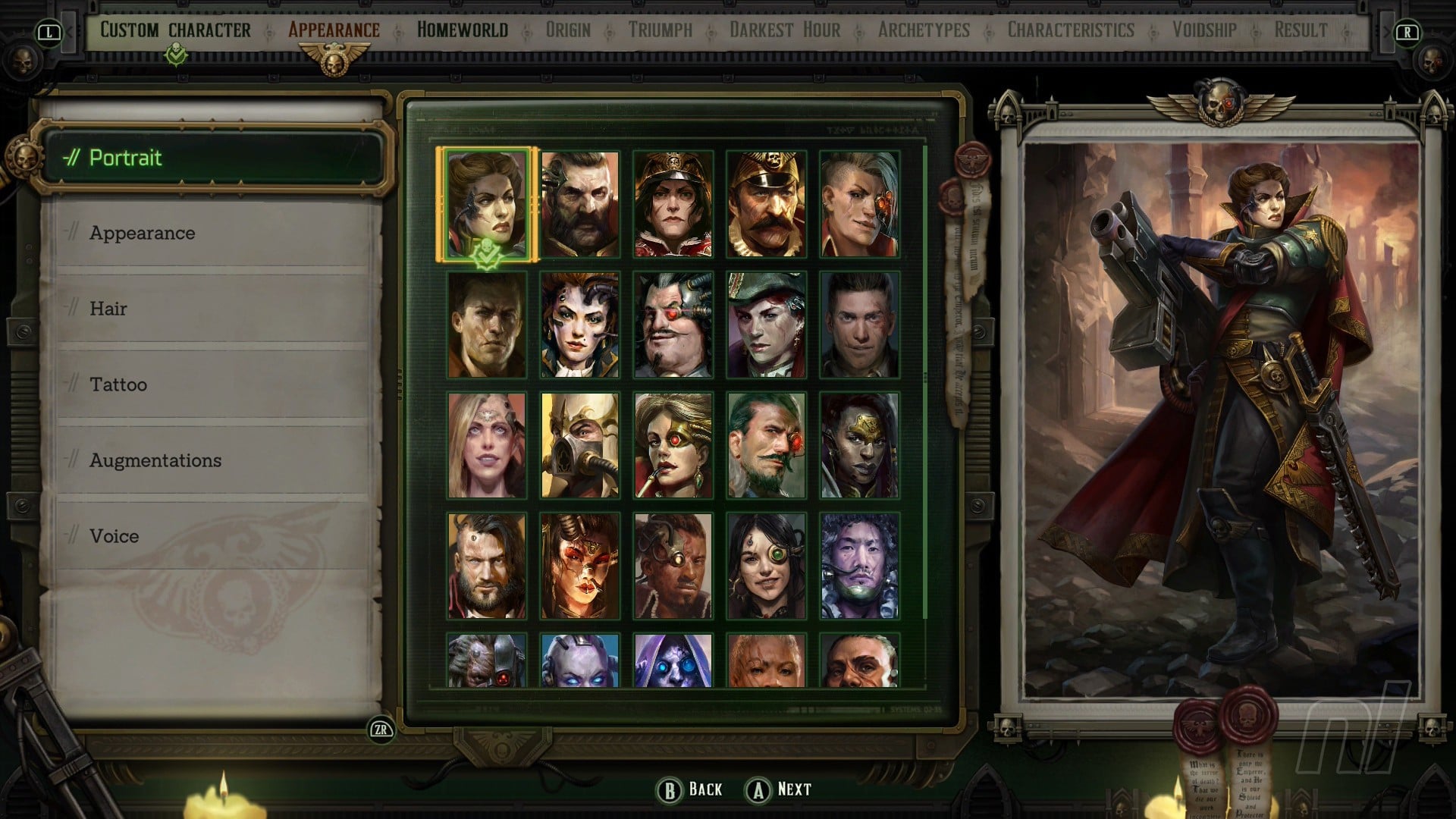Select the blonde woman portrait
Image resolution: width=1456 pixels, height=819 pixels.
pos(486,445)
